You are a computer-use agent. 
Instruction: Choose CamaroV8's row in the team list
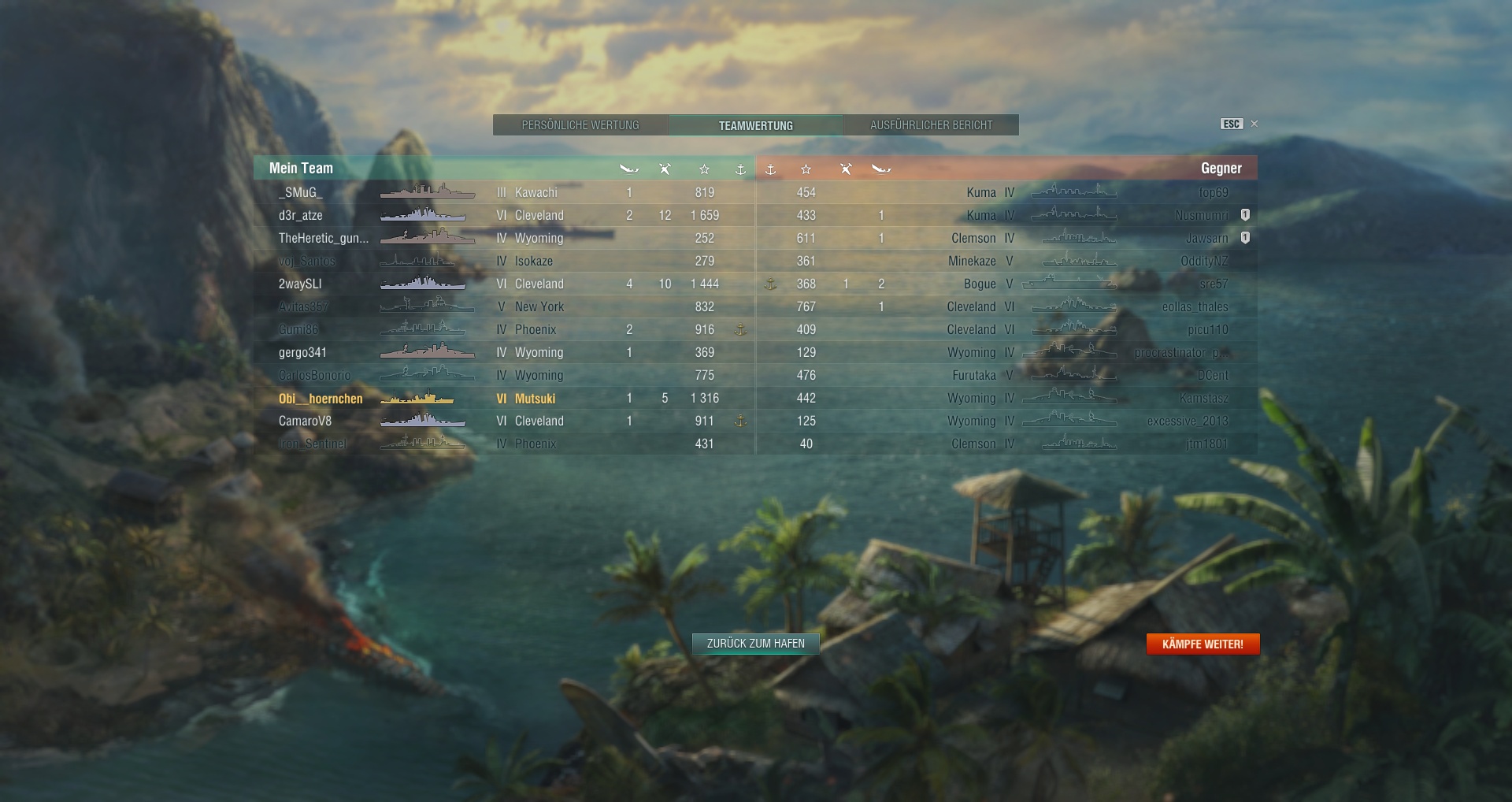click(305, 421)
